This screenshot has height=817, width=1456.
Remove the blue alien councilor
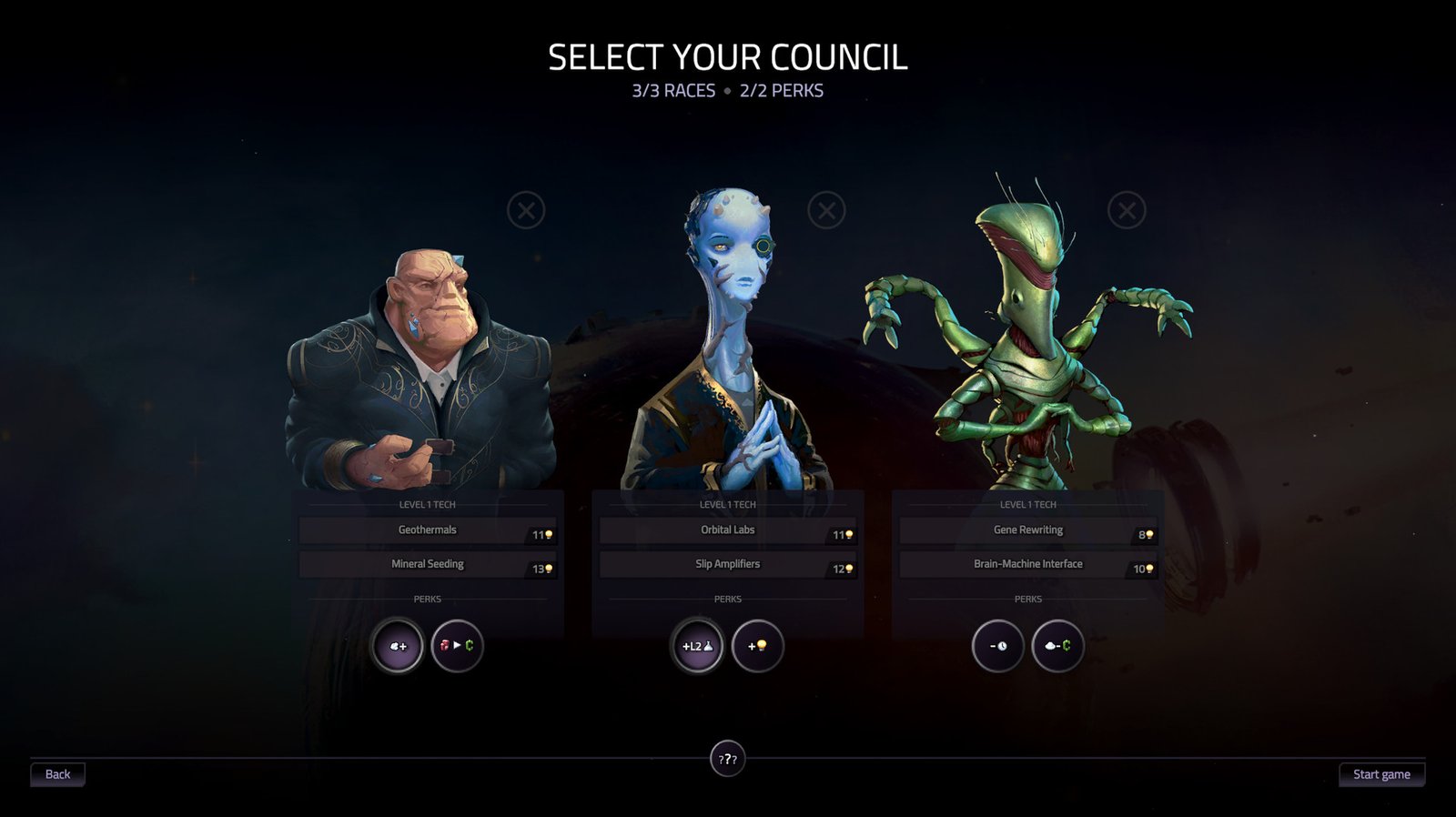point(826,211)
